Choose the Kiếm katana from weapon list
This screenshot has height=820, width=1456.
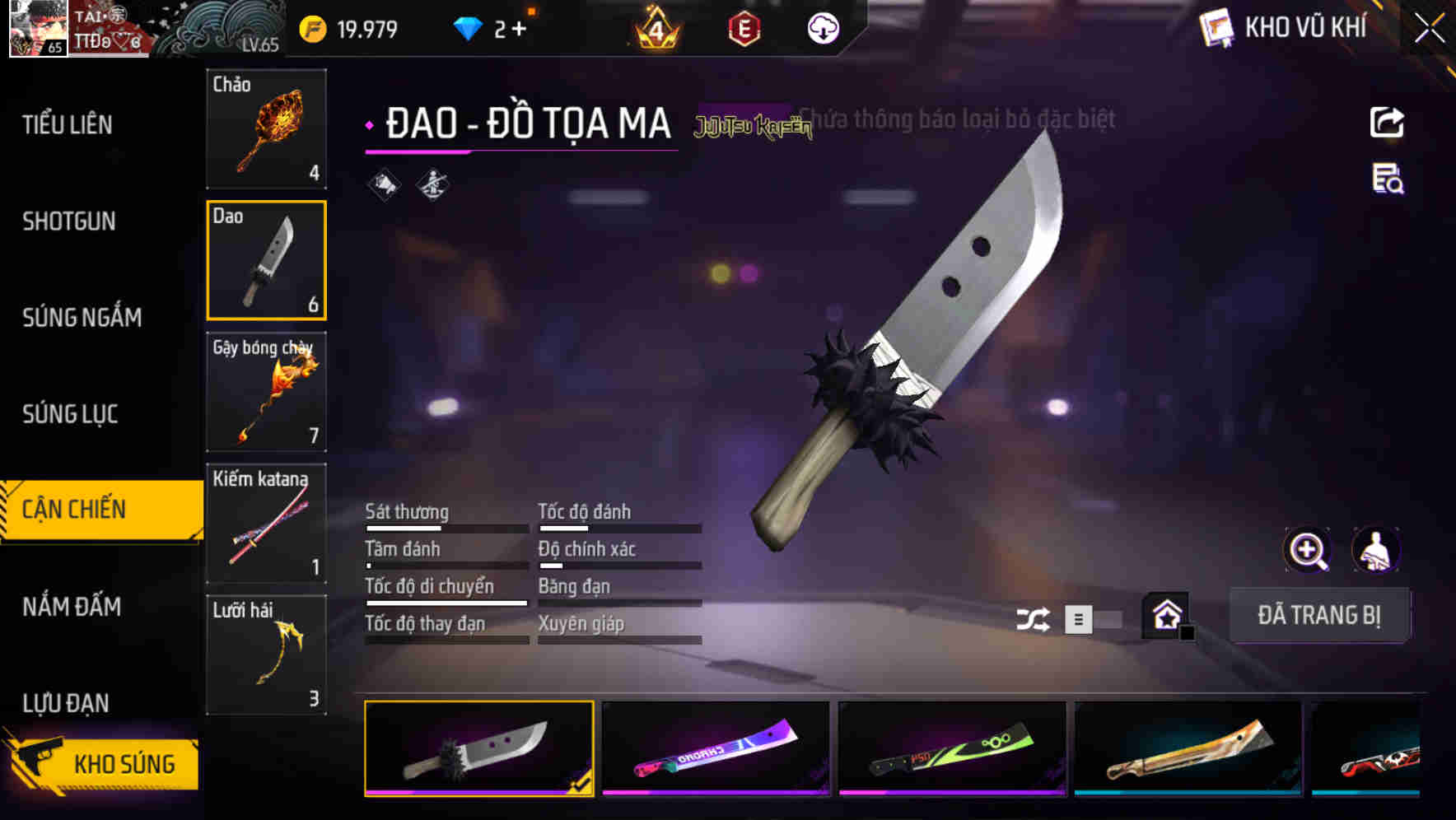(x=265, y=523)
